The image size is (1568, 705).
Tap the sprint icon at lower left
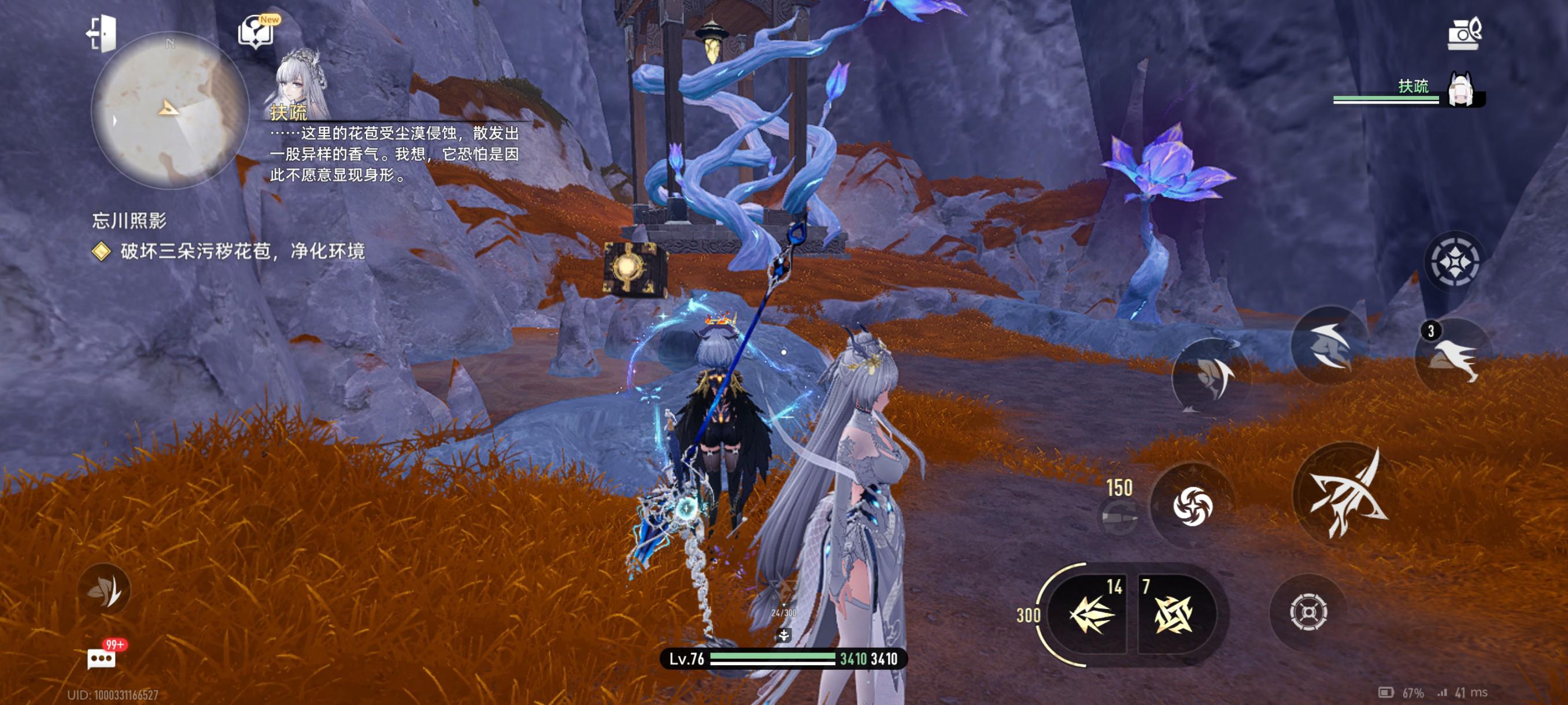click(x=104, y=589)
